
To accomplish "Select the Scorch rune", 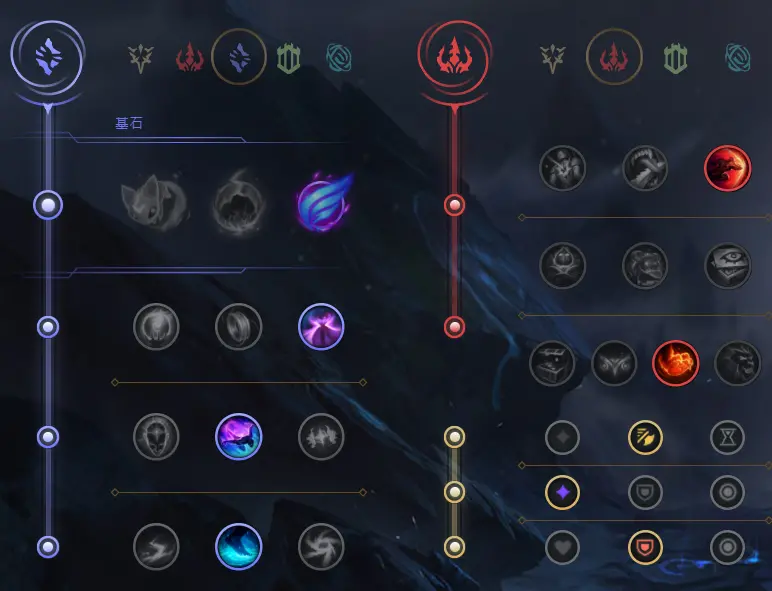I will (157, 547).
